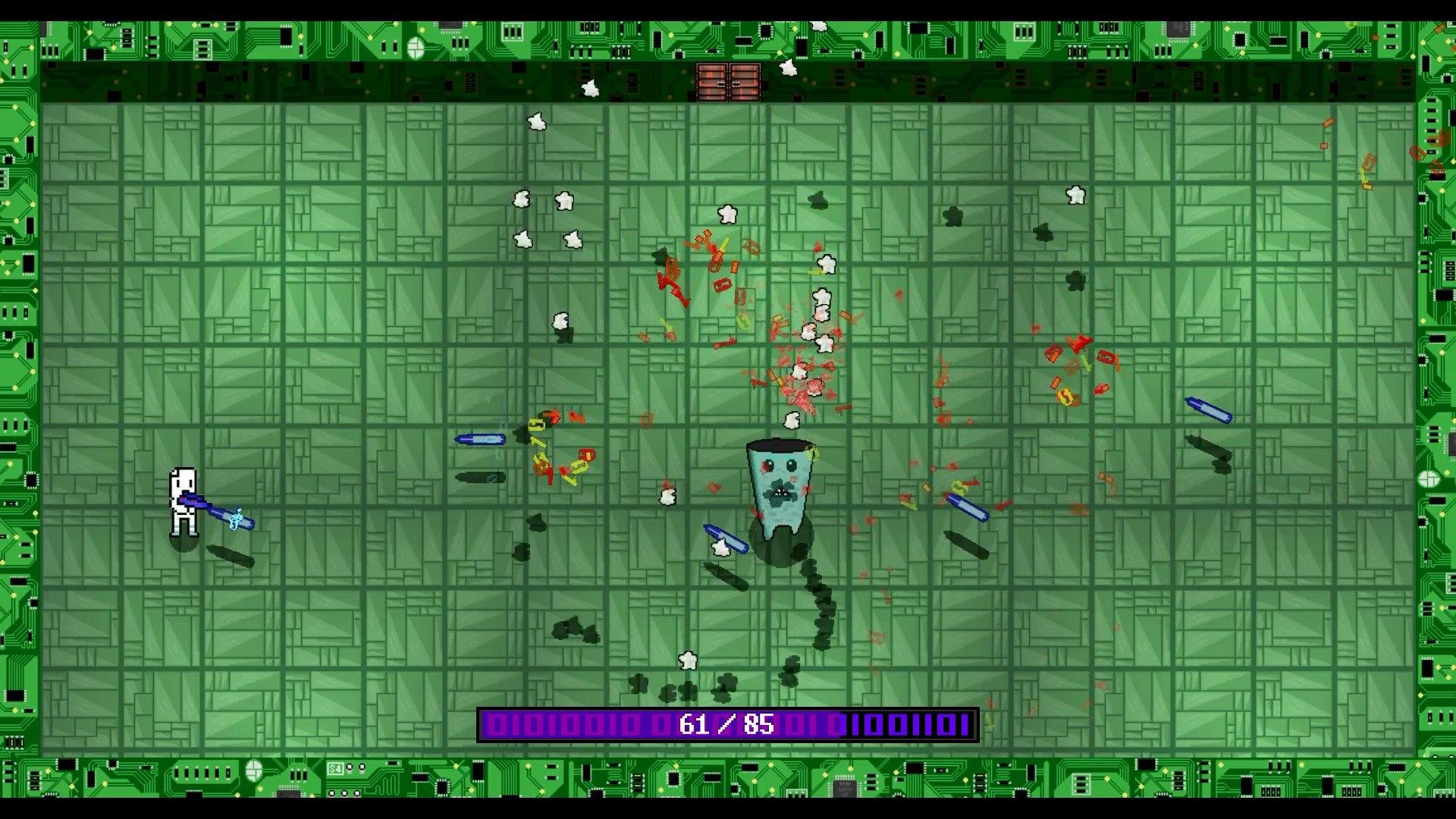Click the purple filled portion of the health bar

[569, 726]
